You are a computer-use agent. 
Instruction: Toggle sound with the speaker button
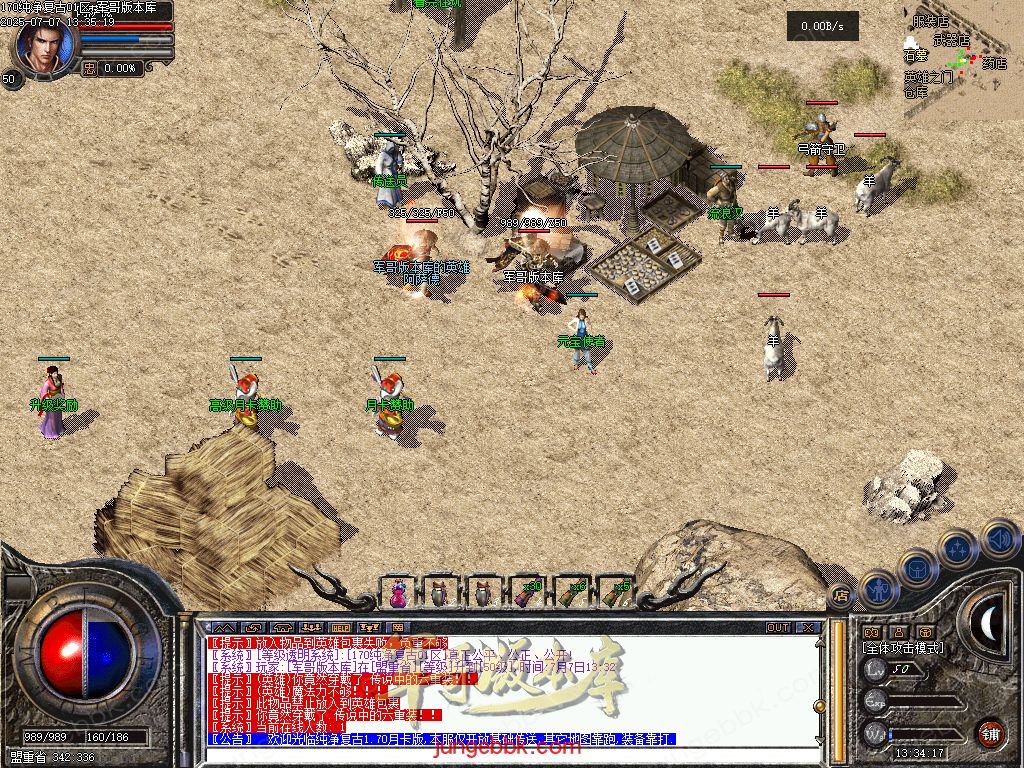(x=999, y=539)
